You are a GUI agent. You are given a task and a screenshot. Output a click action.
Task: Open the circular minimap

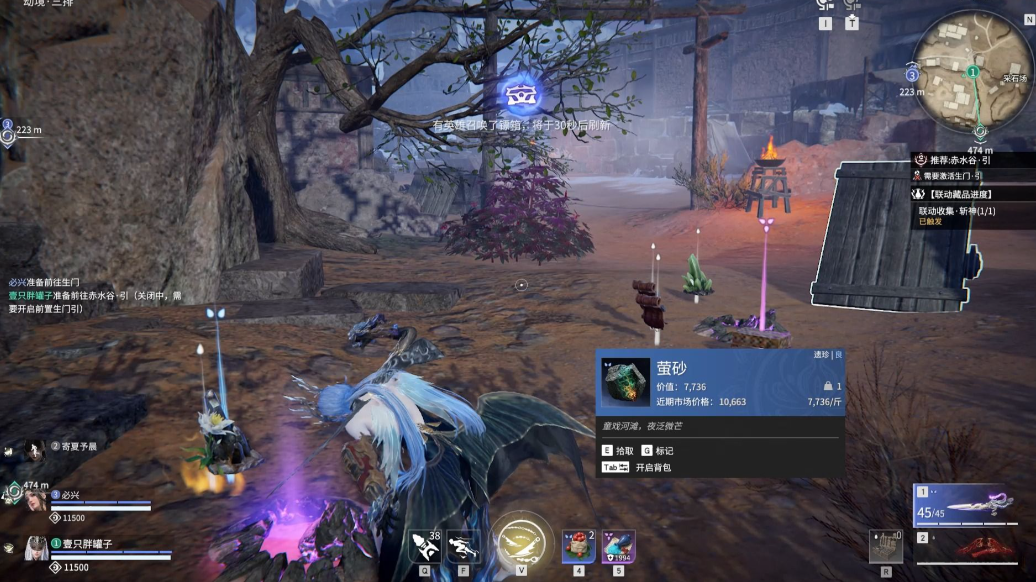click(x=973, y=71)
